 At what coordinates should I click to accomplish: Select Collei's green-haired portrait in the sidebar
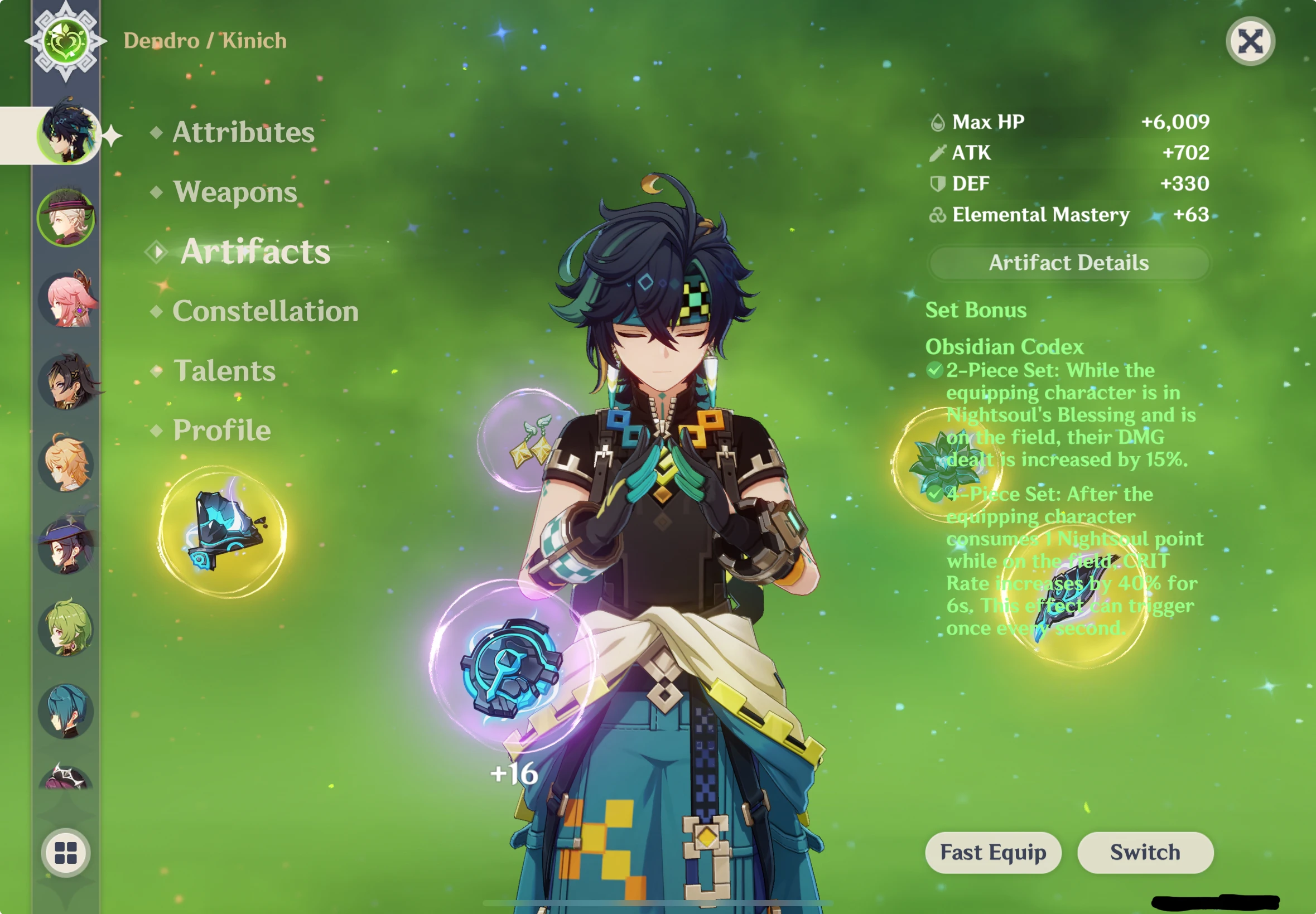point(66,630)
